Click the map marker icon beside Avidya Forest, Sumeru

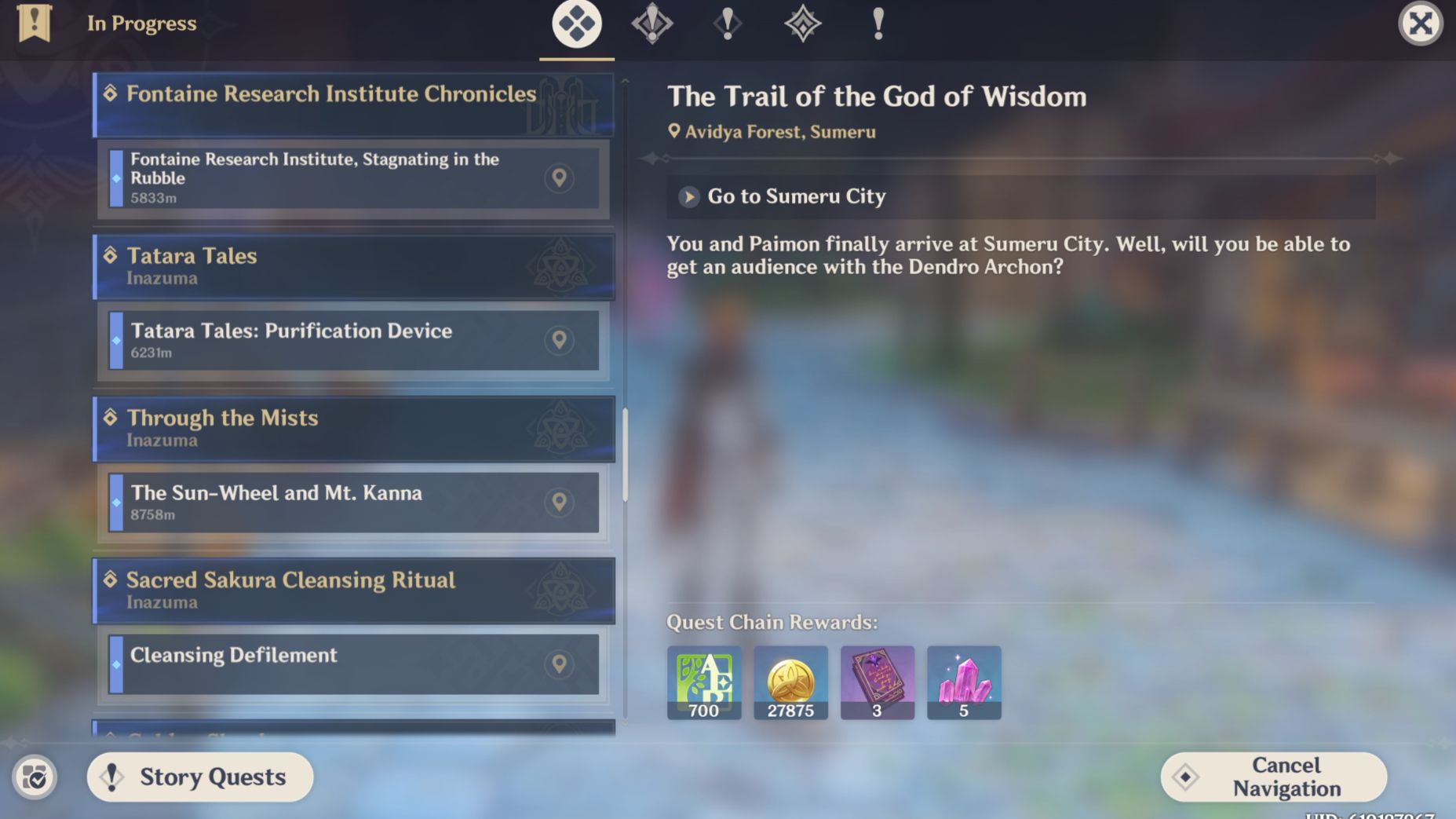coord(673,131)
